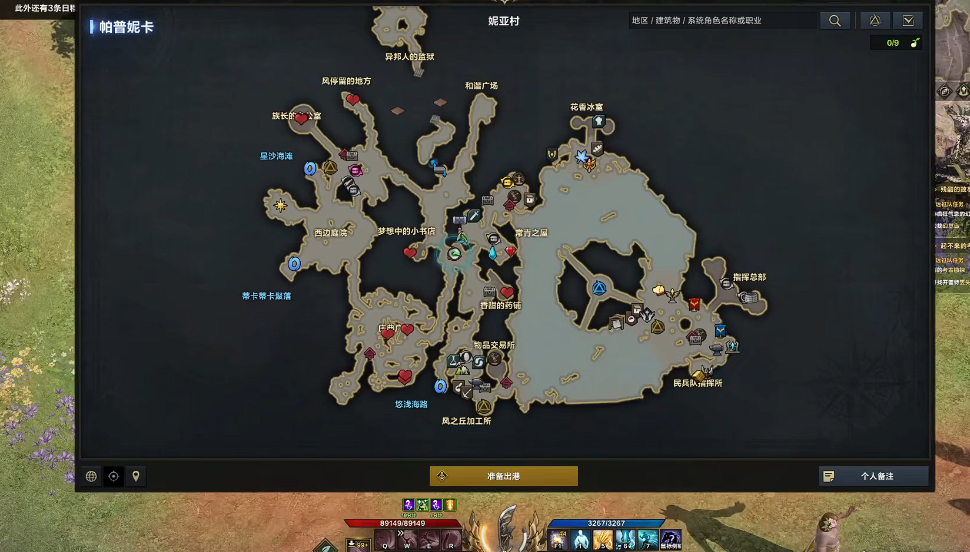The height and width of the screenshot is (552, 970).
Task: Click the 花香冰窖 map marker icon
Action: (599, 122)
